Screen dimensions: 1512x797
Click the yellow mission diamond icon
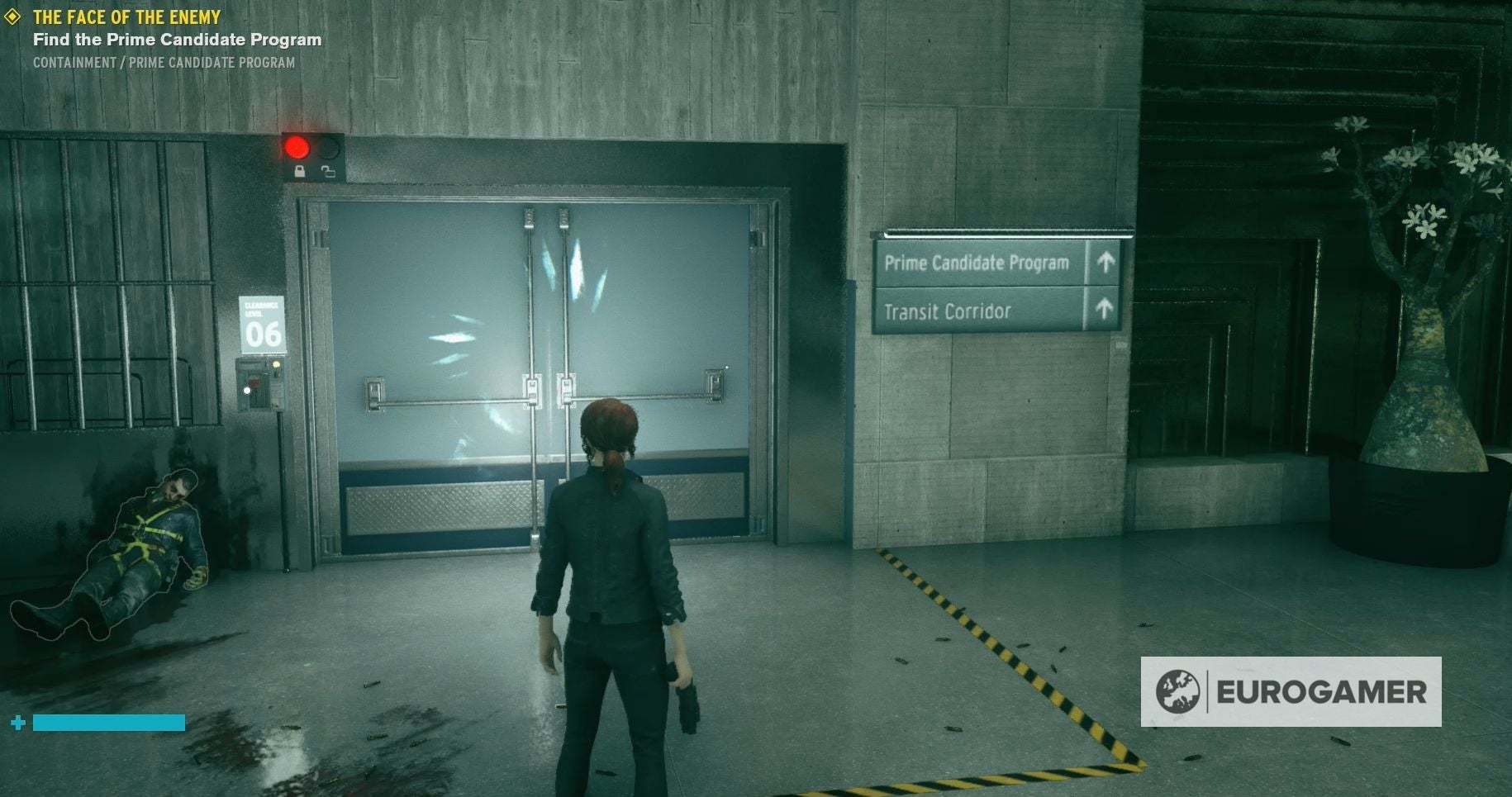[x=13, y=16]
